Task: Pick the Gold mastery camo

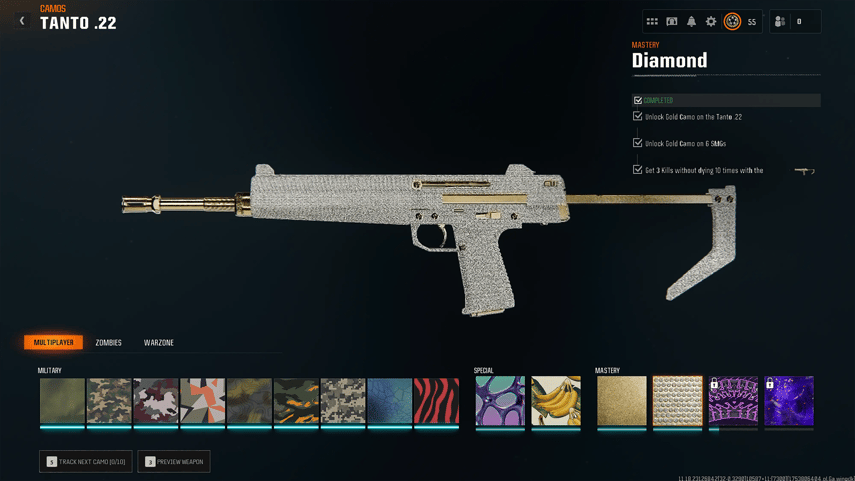Action: (x=622, y=401)
